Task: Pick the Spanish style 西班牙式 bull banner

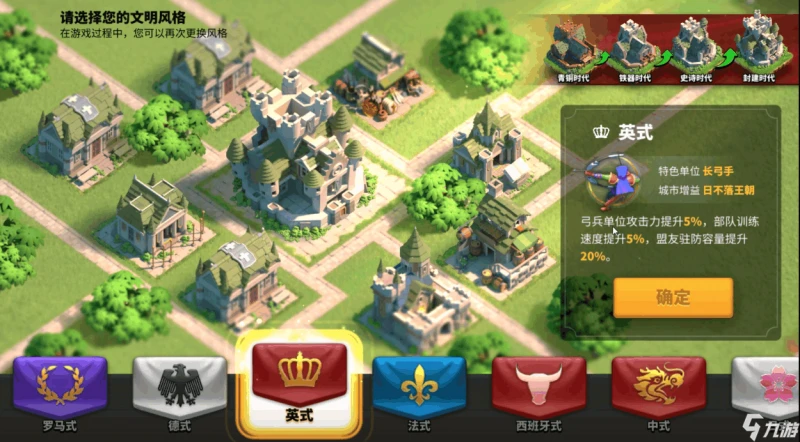Action: tap(538, 388)
